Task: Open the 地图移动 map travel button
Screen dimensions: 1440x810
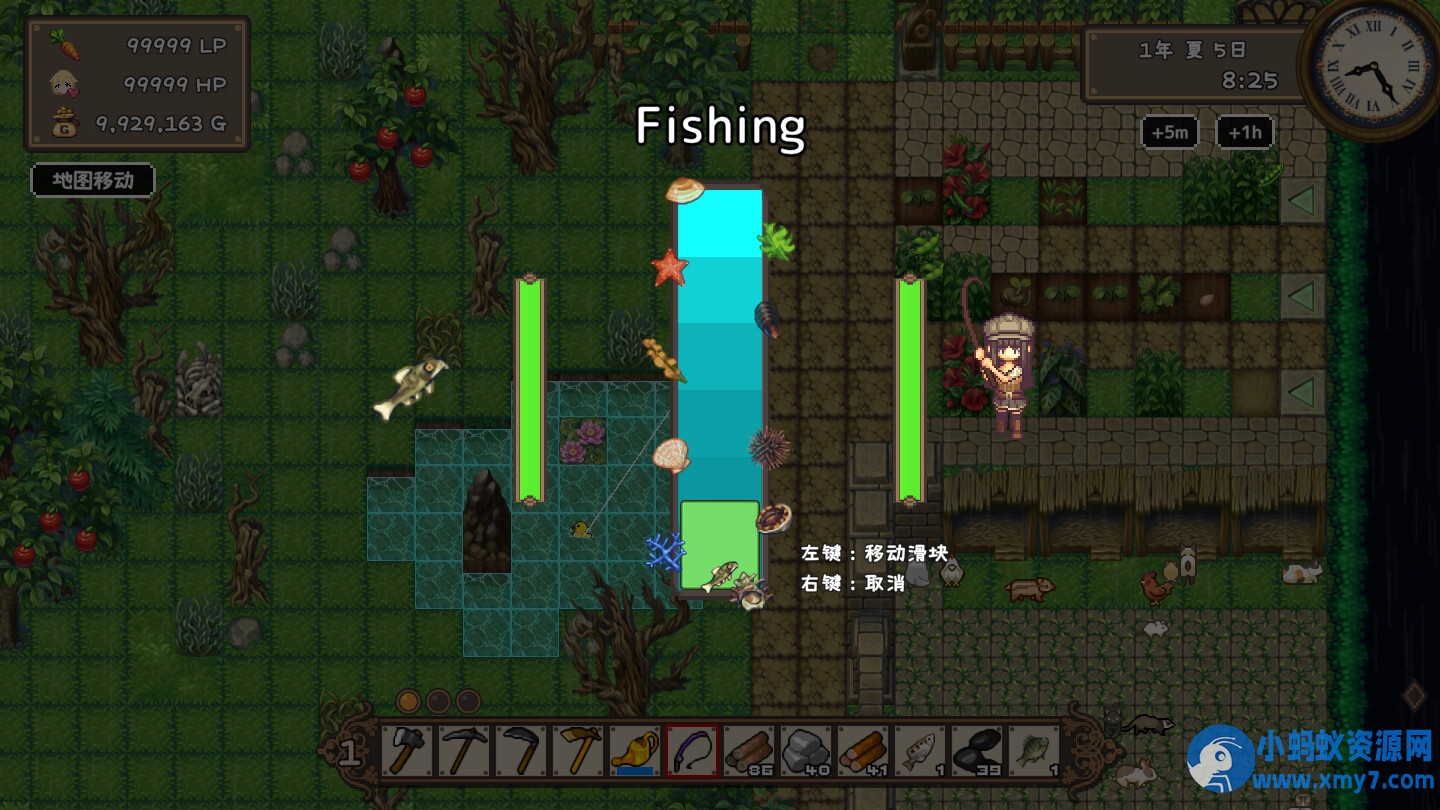Action: 93,181
